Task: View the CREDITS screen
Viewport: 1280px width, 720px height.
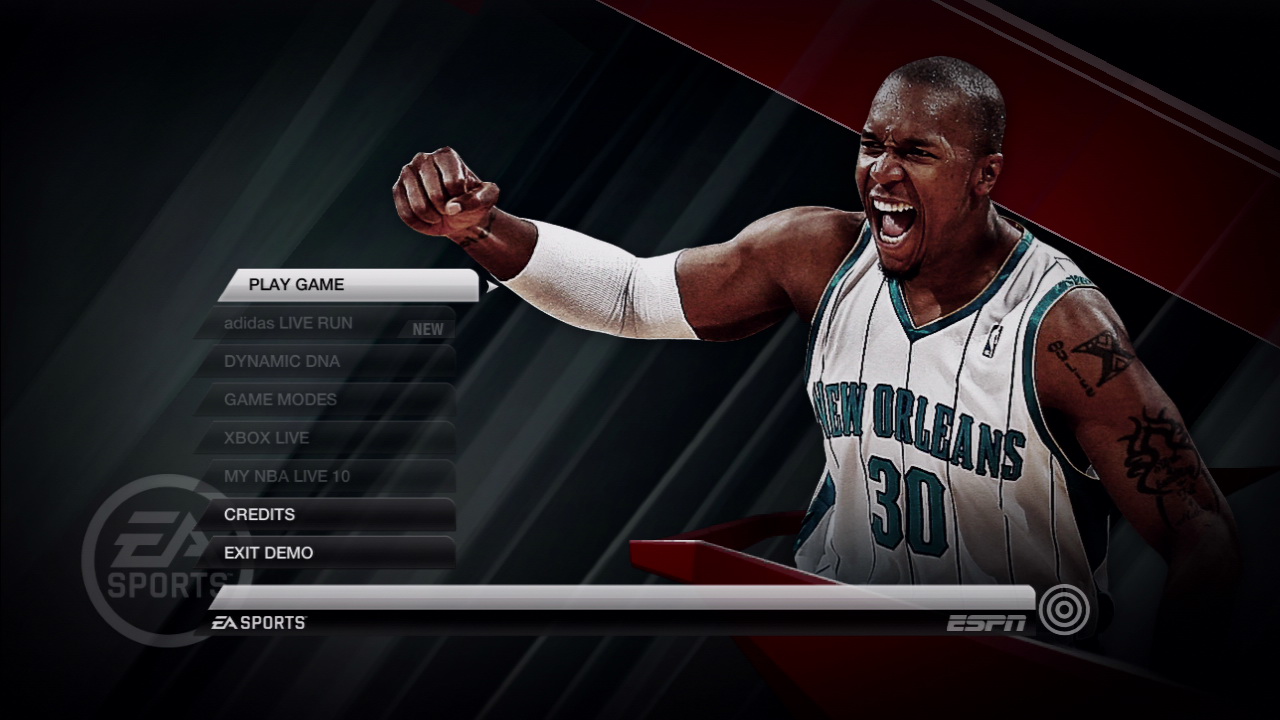Action: [x=260, y=513]
